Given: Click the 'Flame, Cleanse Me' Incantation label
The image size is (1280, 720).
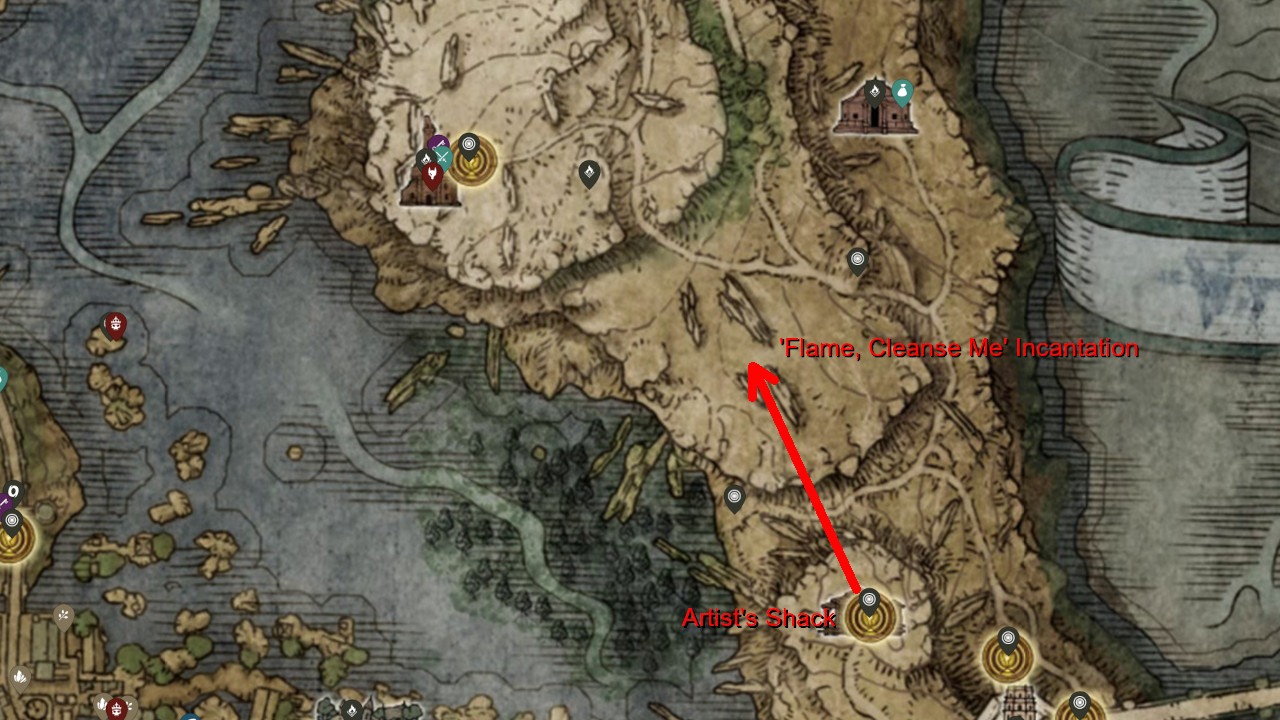Looking at the screenshot, I should click(961, 349).
